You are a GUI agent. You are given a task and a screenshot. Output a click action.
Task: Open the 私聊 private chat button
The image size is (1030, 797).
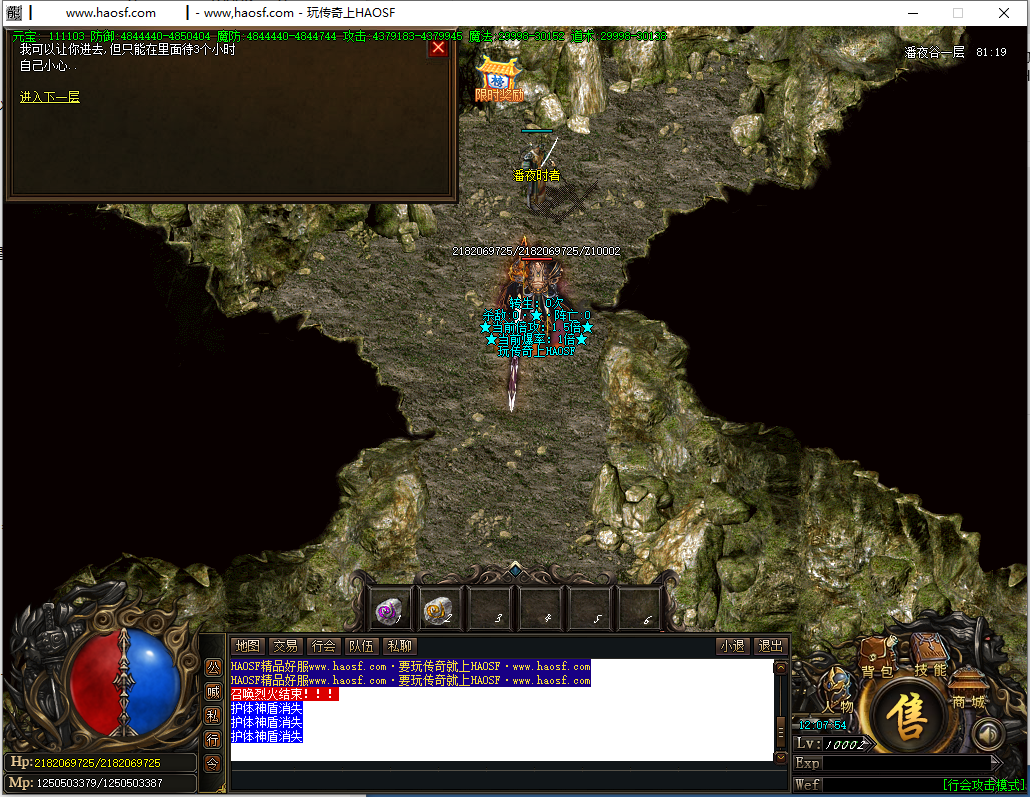pos(399,646)
